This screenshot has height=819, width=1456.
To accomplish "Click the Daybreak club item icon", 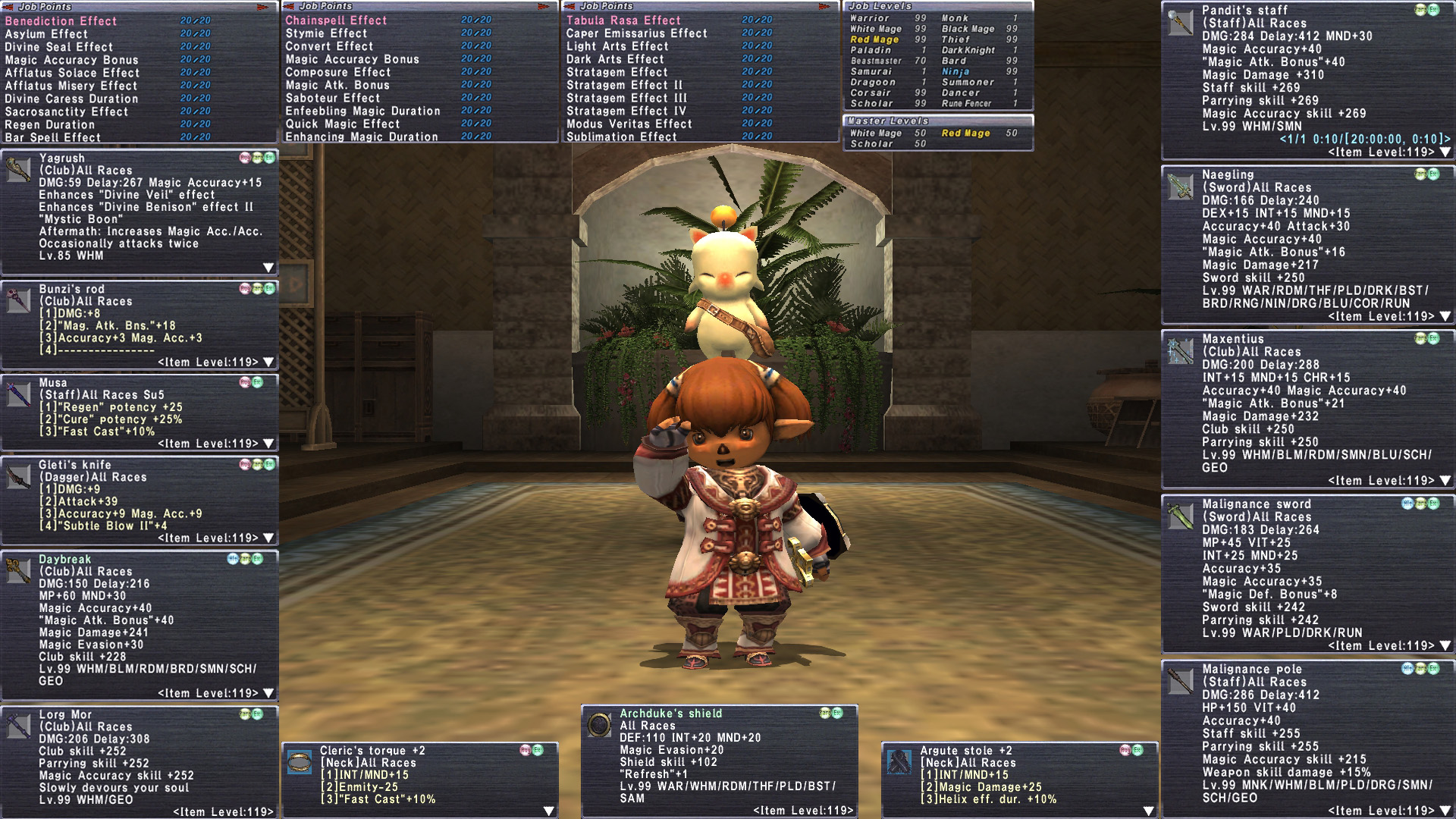I will click(18, 570).
